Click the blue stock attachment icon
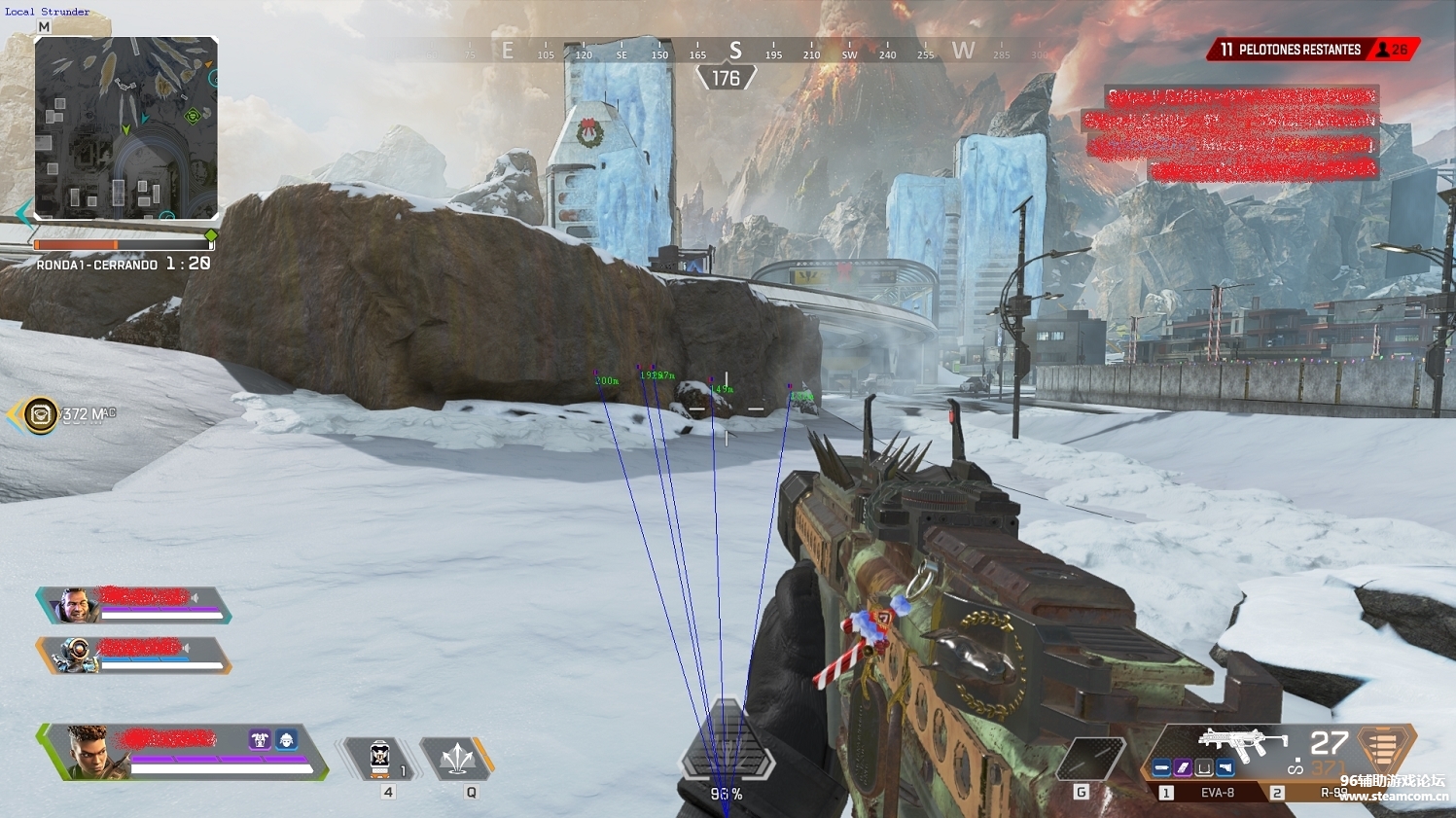This screenshot has height=818, width=1456. pos(1225,768)
